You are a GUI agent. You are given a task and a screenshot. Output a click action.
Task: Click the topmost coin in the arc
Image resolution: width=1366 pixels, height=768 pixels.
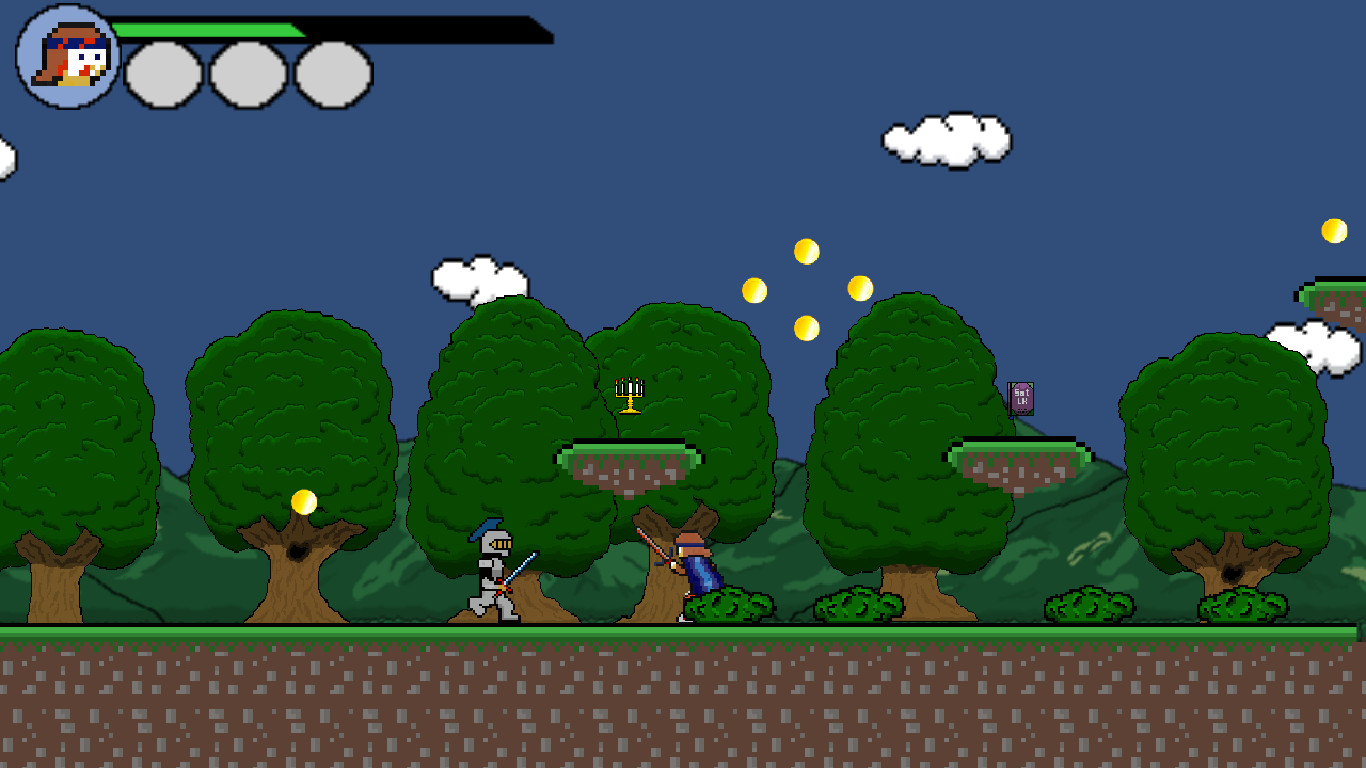pos(806,251)
